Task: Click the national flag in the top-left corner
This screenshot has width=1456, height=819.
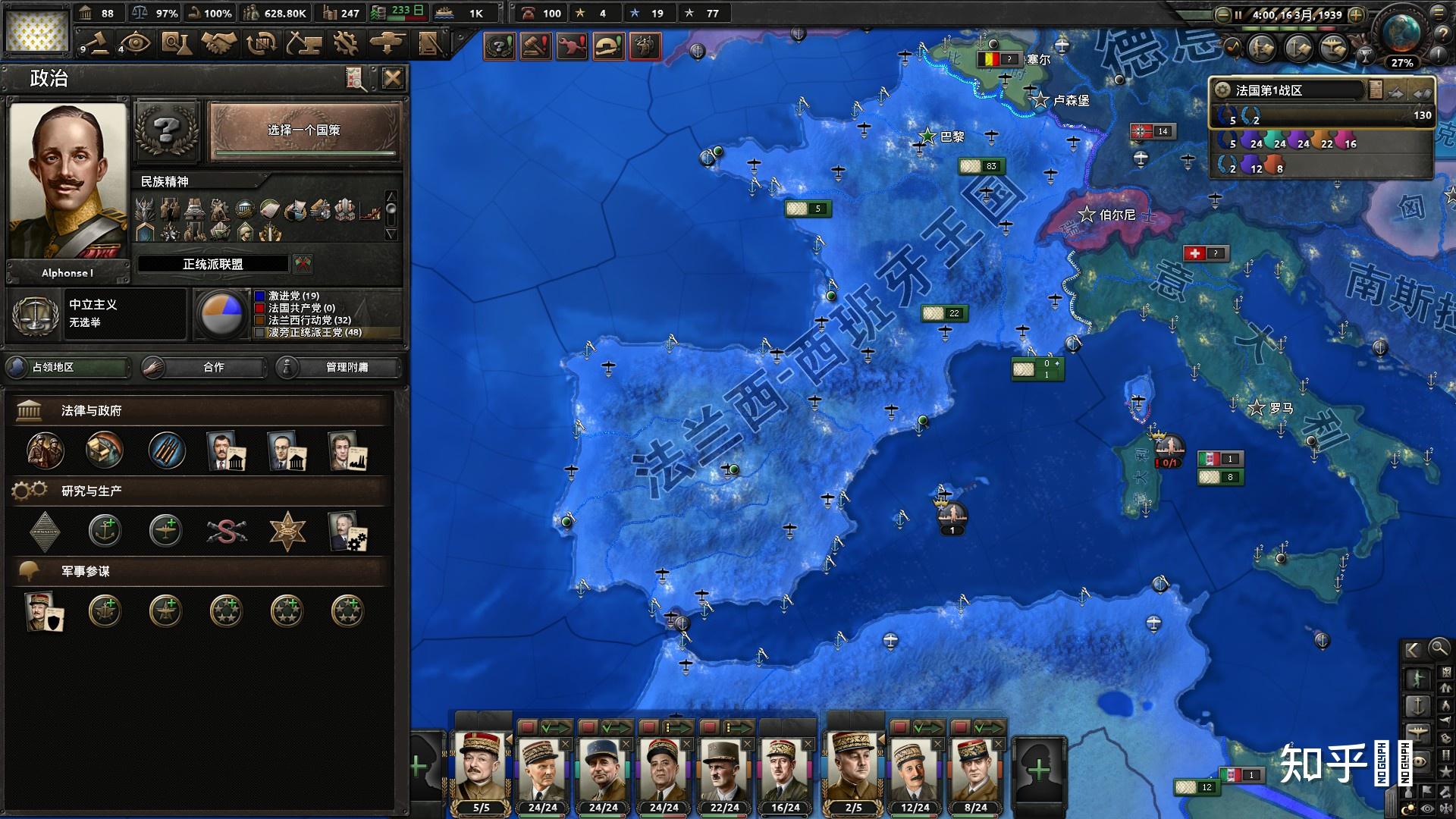Action: [x=36, y=30]
